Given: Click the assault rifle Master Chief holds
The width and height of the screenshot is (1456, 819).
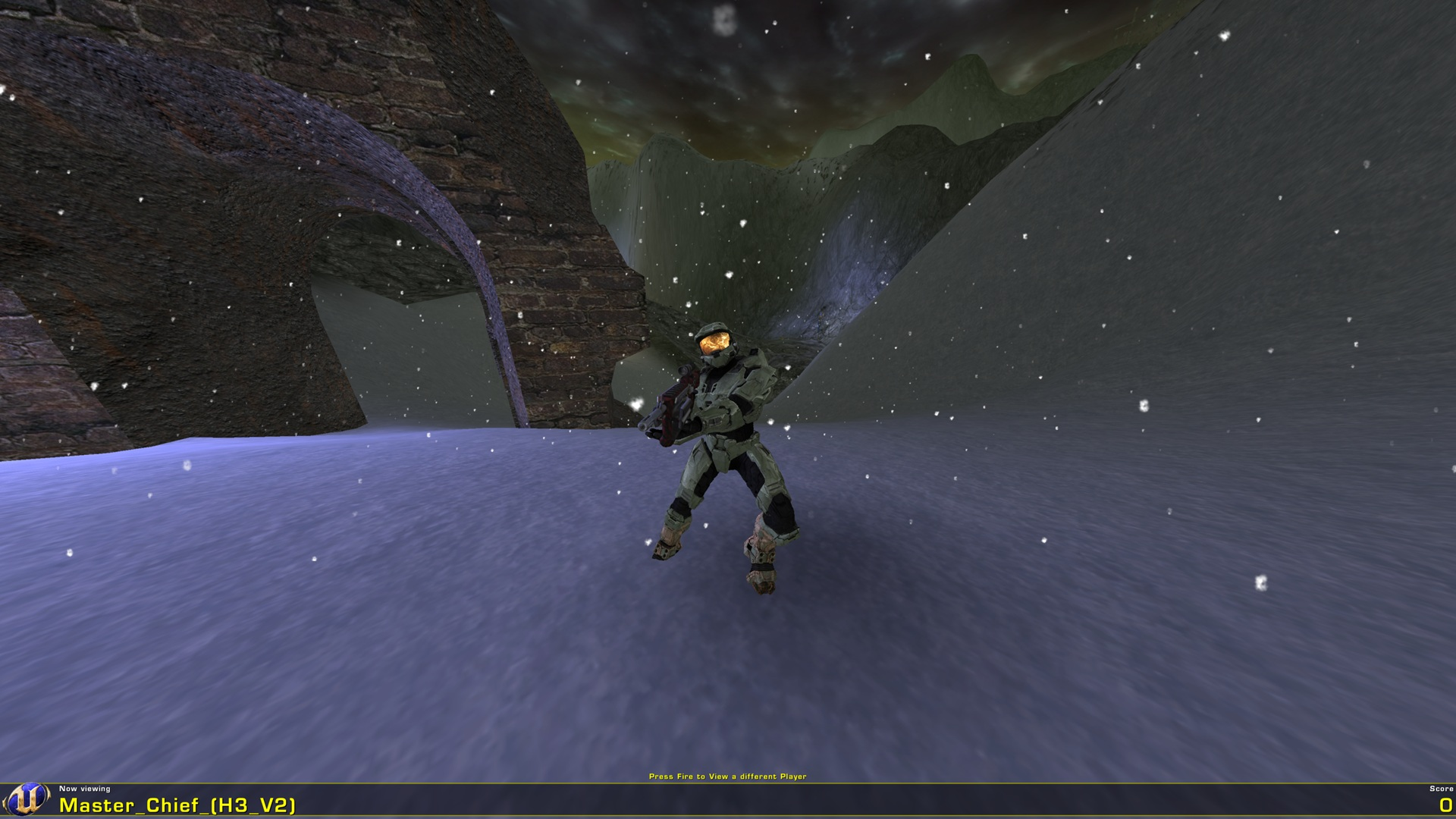Looking at the screenshot, I should coord(671,398).
